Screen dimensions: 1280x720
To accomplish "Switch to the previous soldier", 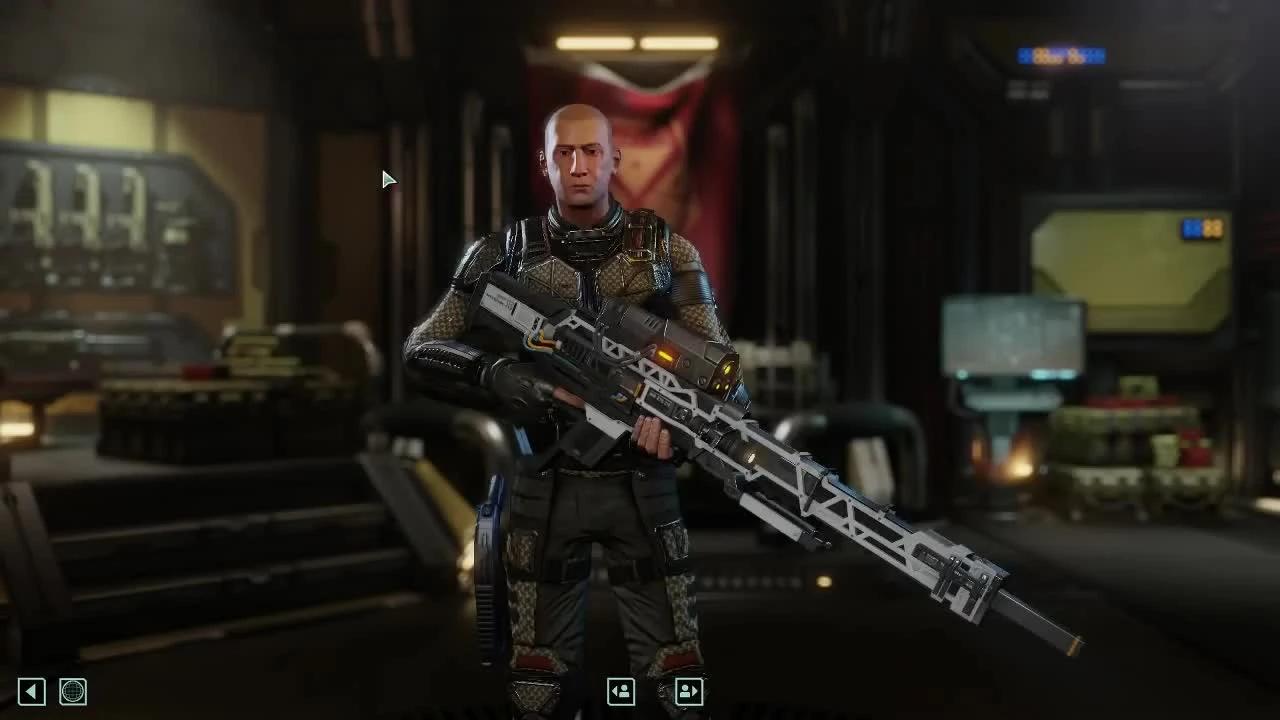I will tap(621, 691).
